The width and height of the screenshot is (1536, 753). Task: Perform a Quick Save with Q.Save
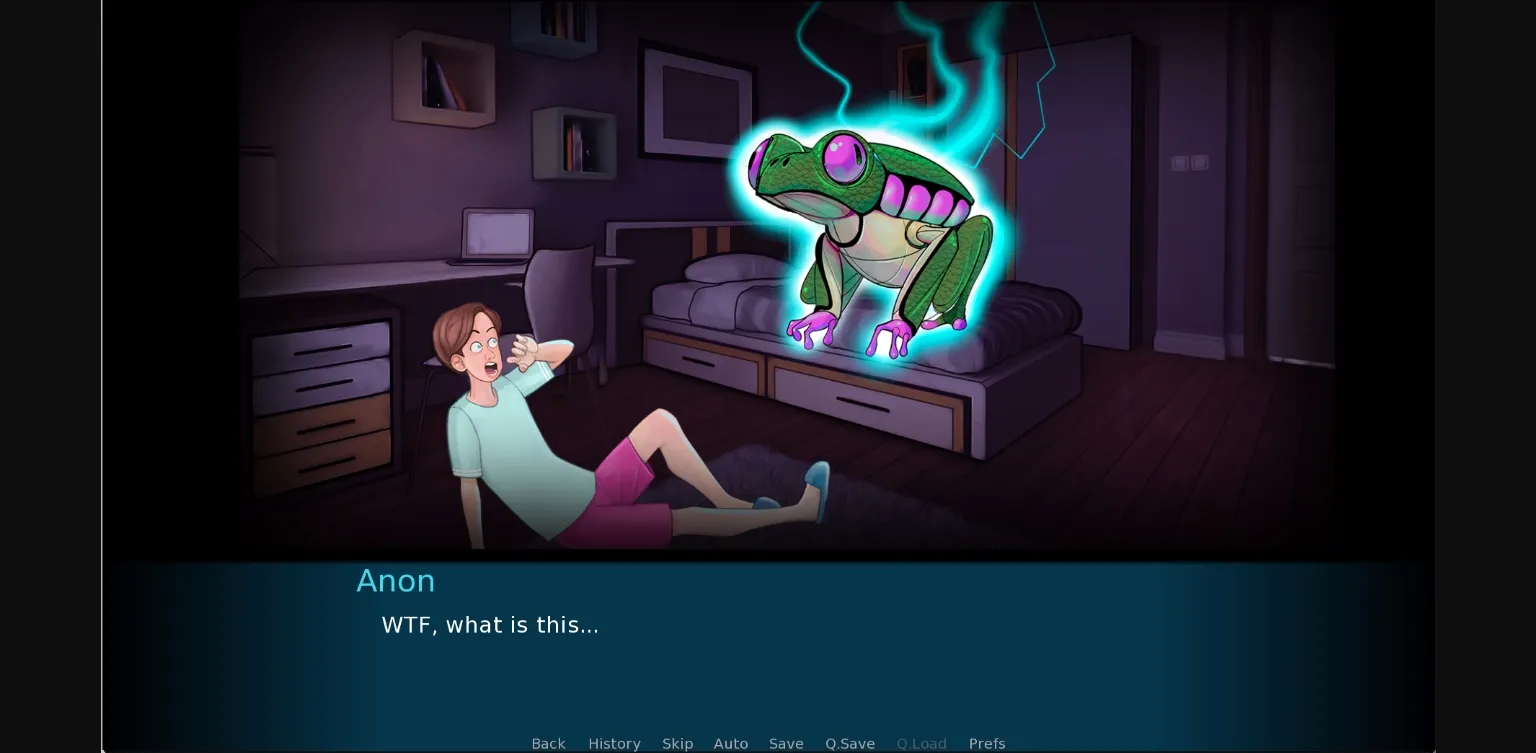849,743
